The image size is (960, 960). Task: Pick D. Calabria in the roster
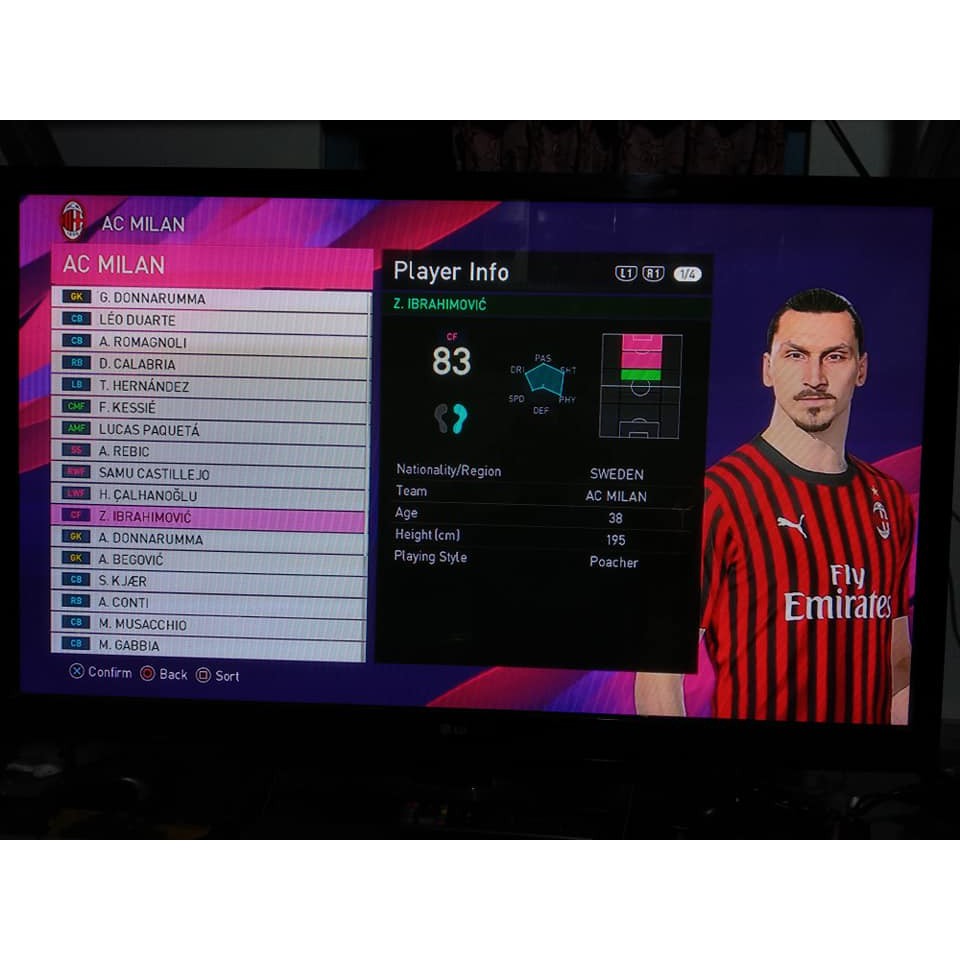(211, 364)
